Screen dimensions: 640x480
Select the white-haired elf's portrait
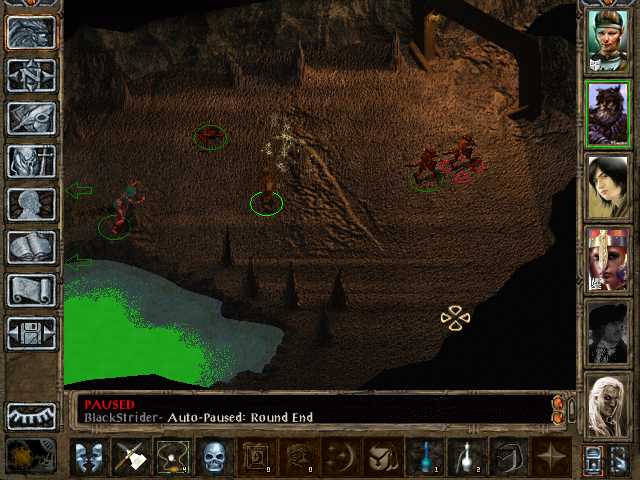pos(606,405)
